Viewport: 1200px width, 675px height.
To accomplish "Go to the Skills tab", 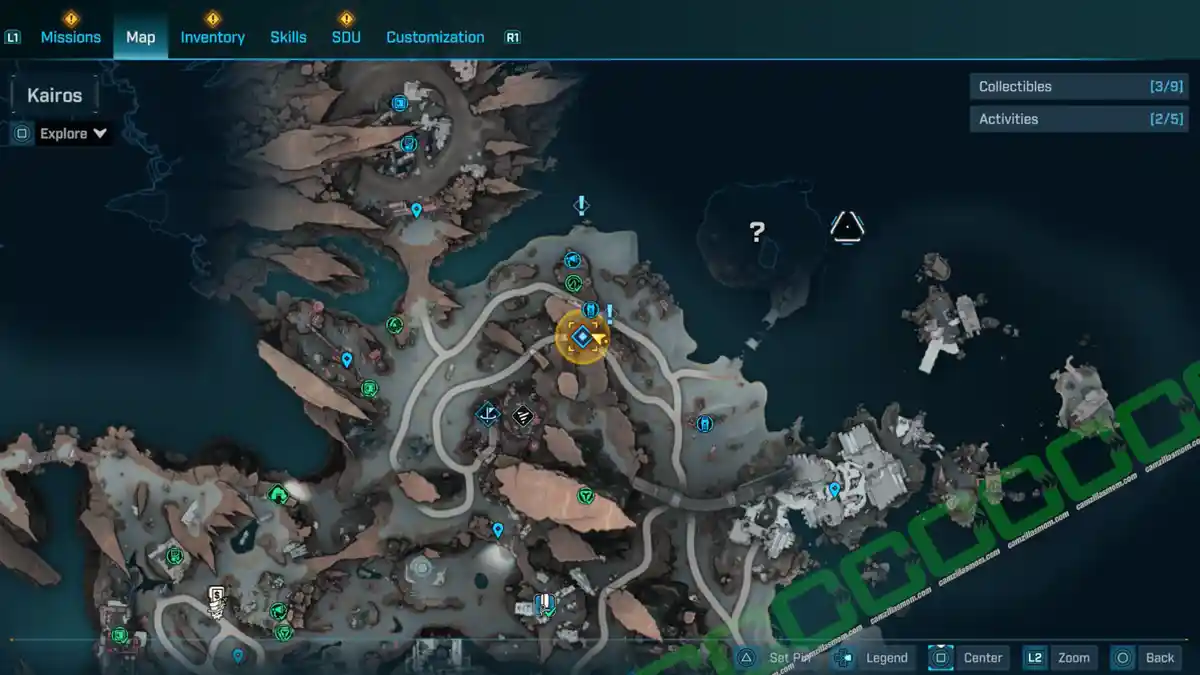I will point(288,37).
